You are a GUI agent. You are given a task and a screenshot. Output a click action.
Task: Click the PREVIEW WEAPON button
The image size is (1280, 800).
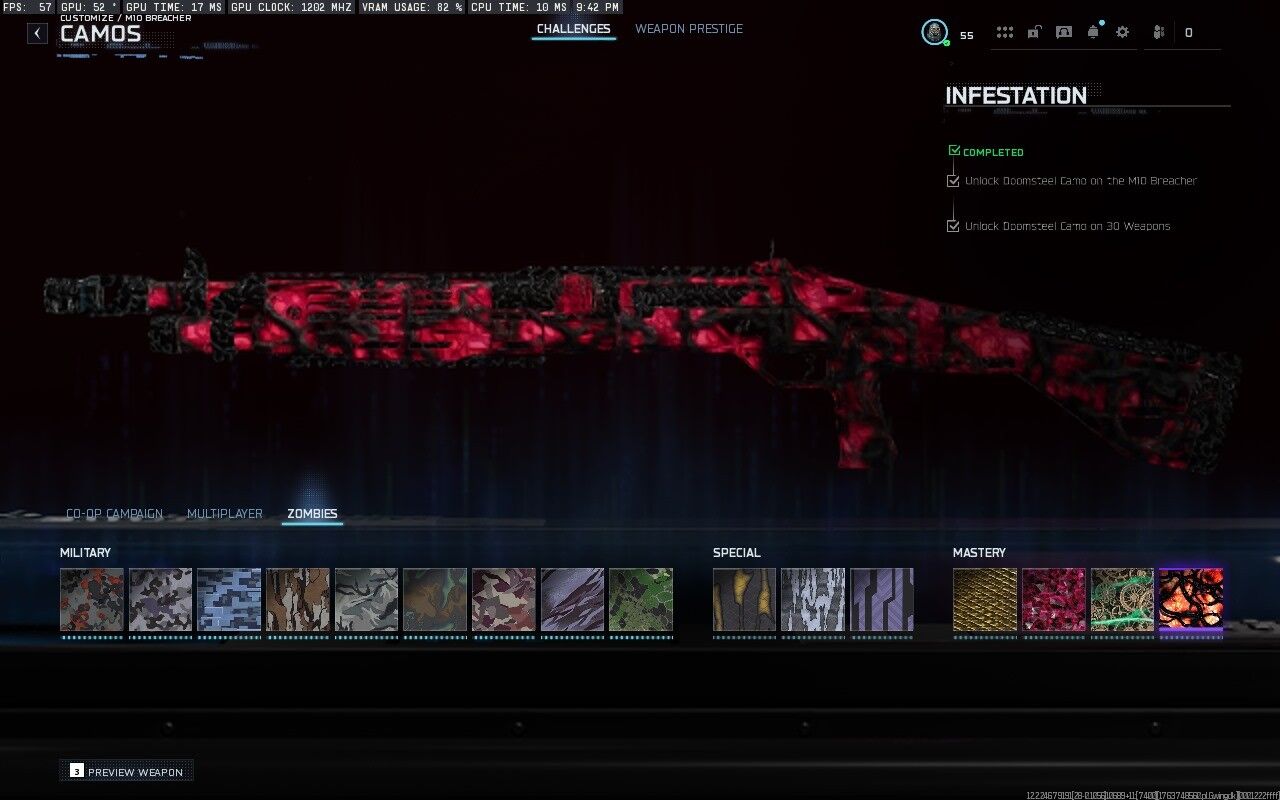coord(126,771)
